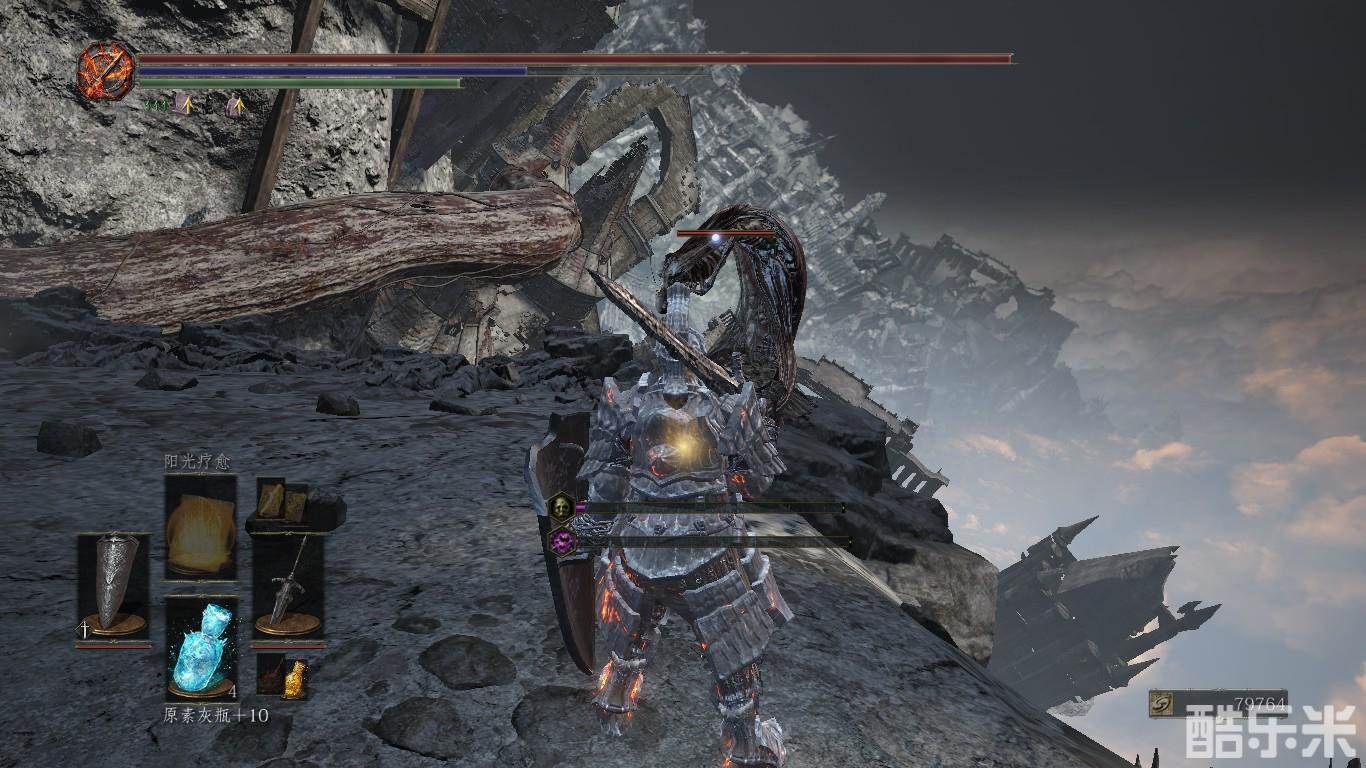Click the flaming covenant emblem icon

tap(105, 71)
